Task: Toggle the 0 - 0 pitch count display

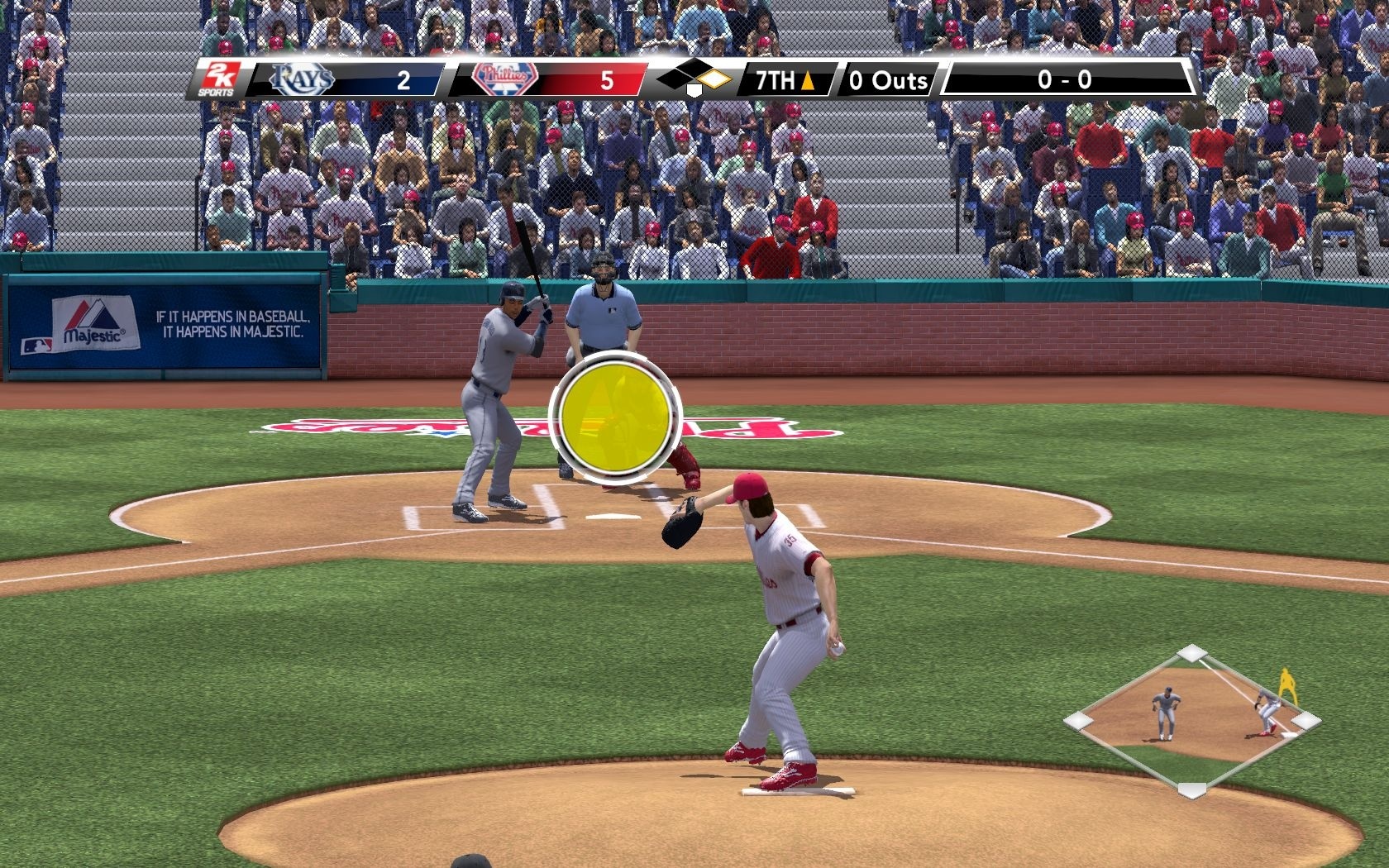Action: coord(1067,80)
